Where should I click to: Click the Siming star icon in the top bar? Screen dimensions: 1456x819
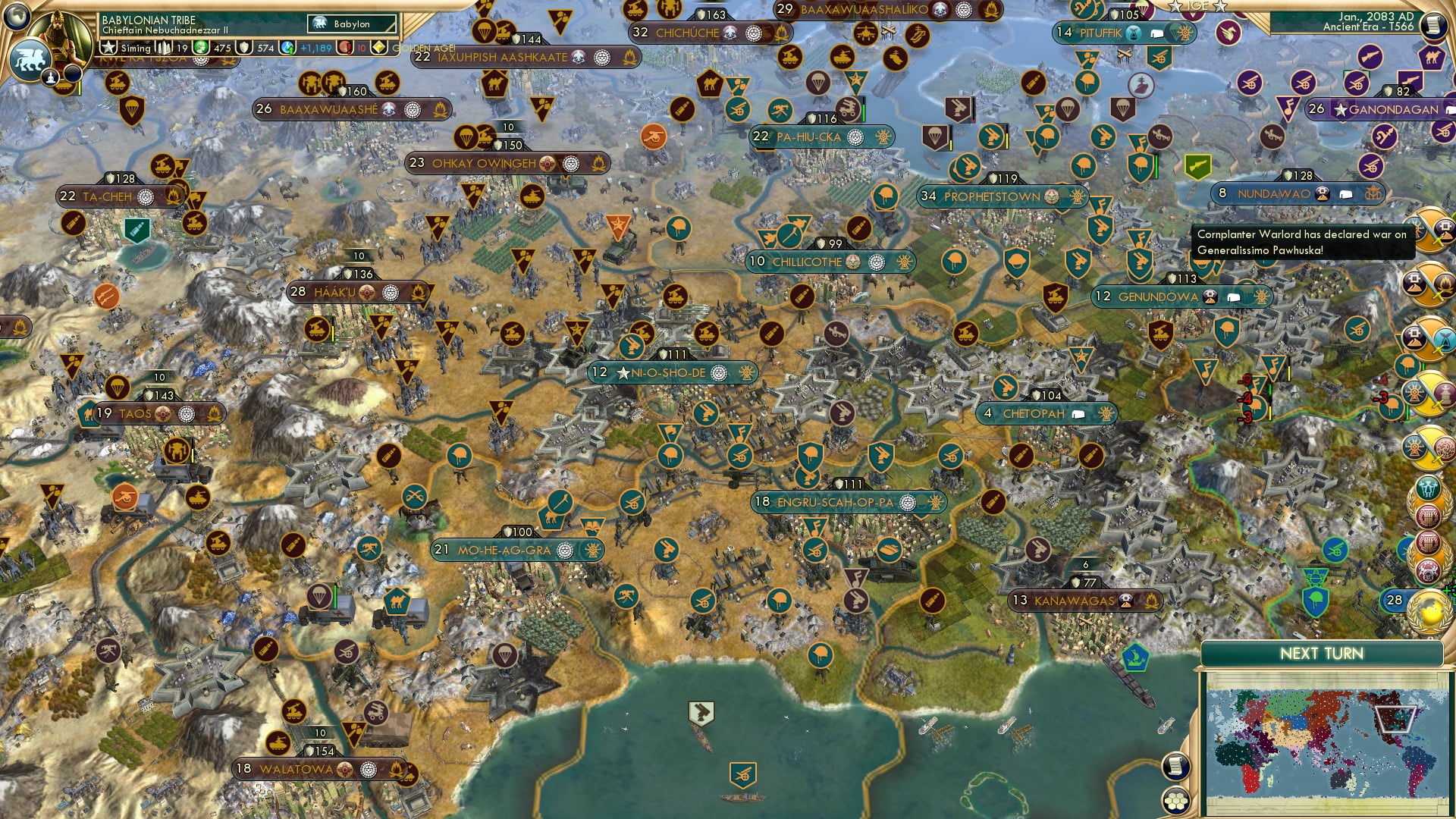click(x=108, y=48)
